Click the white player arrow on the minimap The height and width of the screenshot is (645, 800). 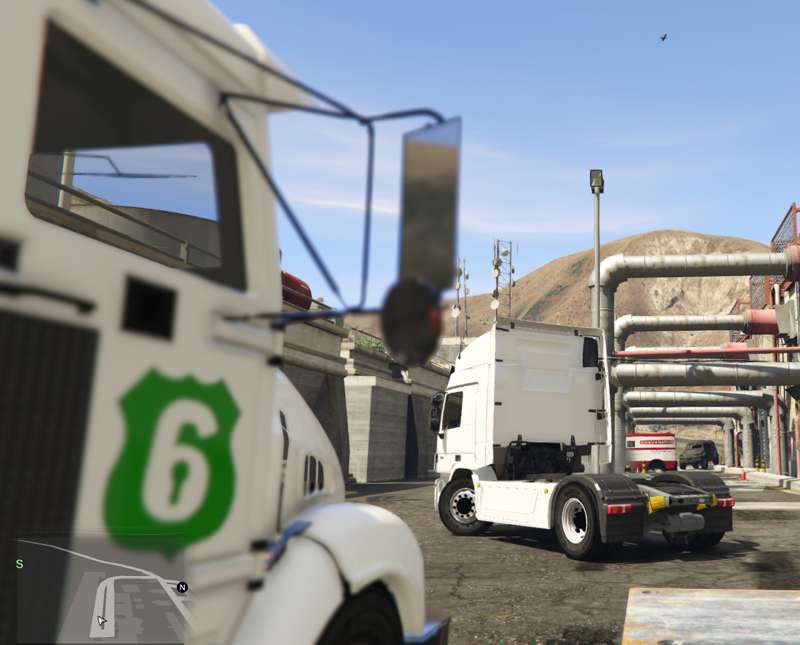pyautogui.click(x=101, y=621)
